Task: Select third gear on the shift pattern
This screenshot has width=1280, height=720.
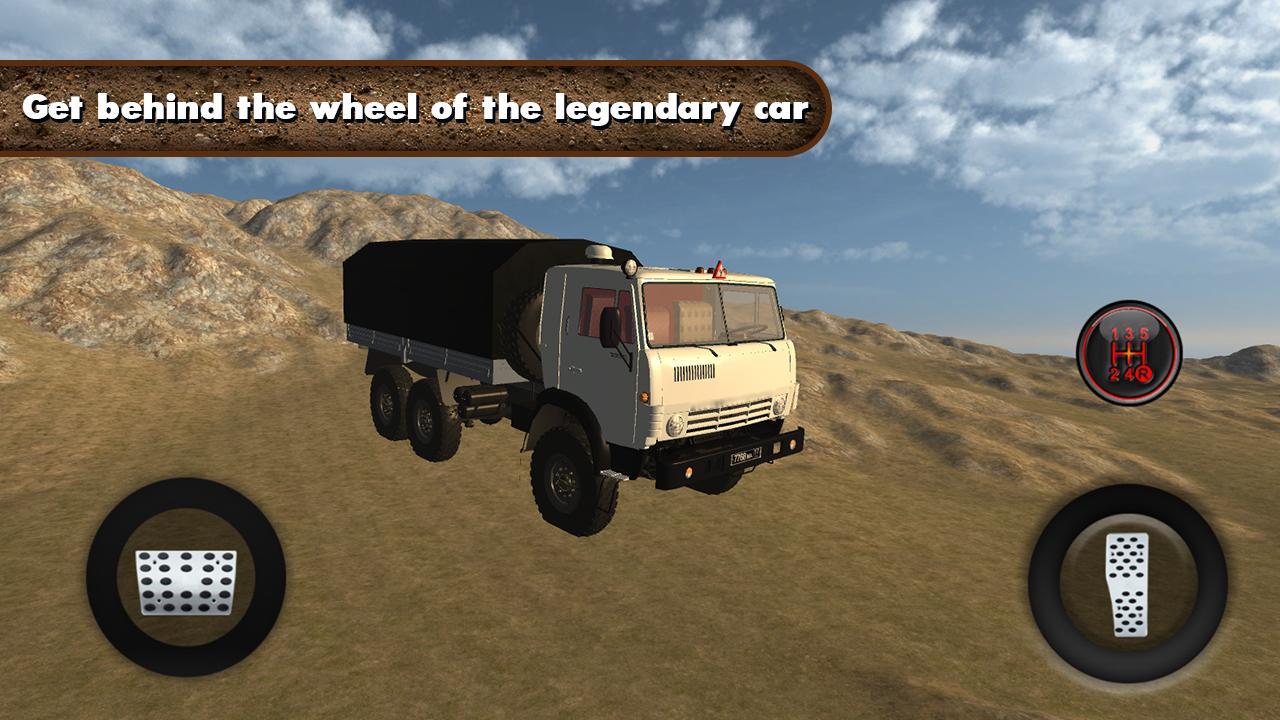Action: pyautogui.click(x=1128, y=333)
